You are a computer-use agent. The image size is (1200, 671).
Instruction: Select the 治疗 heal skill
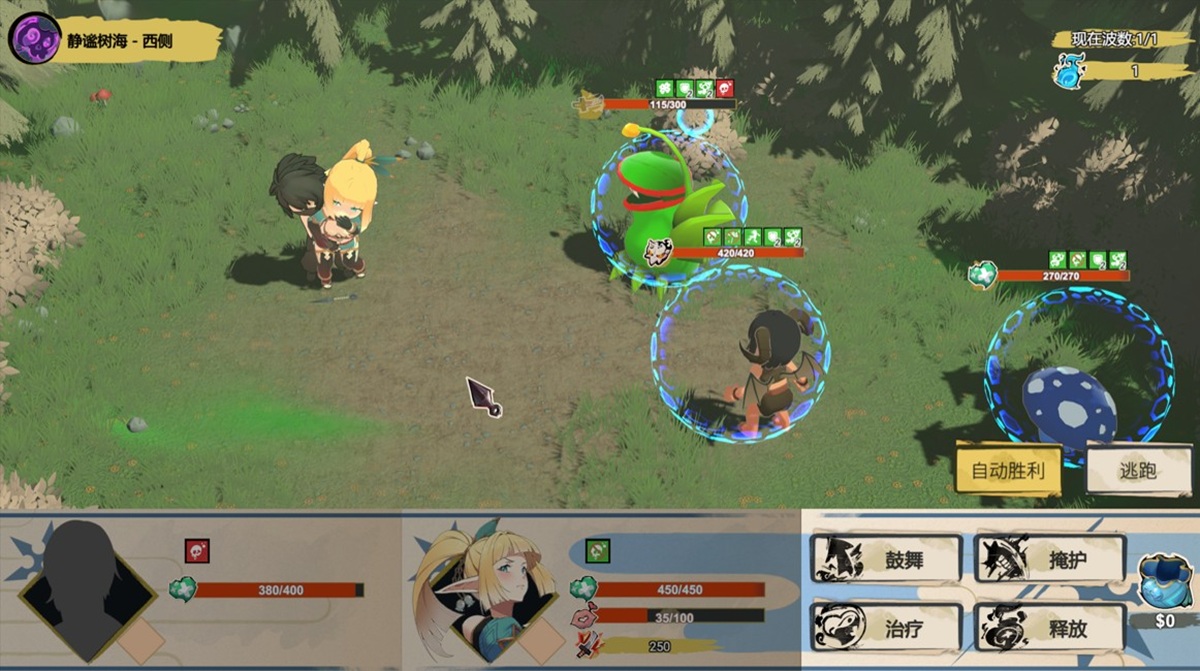pyautogui.click(x=887, y=628)
